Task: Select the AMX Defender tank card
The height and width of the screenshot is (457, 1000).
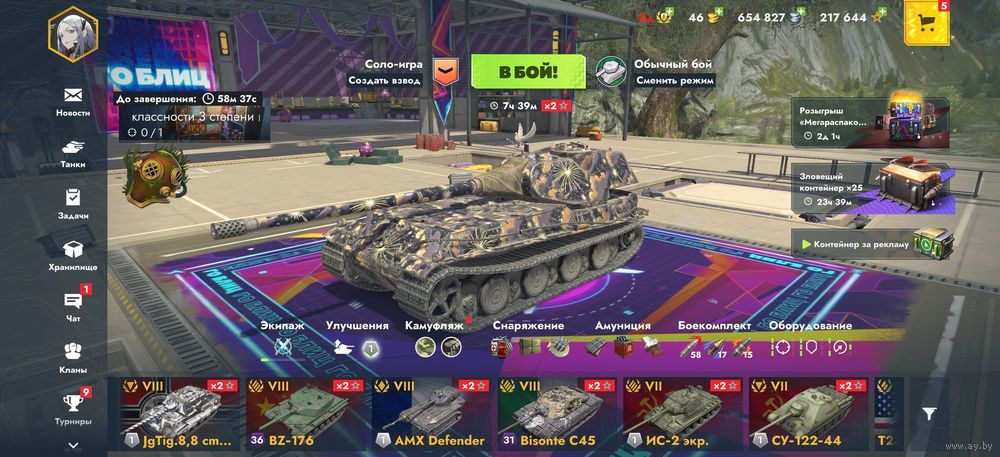Action: (432, 413)
